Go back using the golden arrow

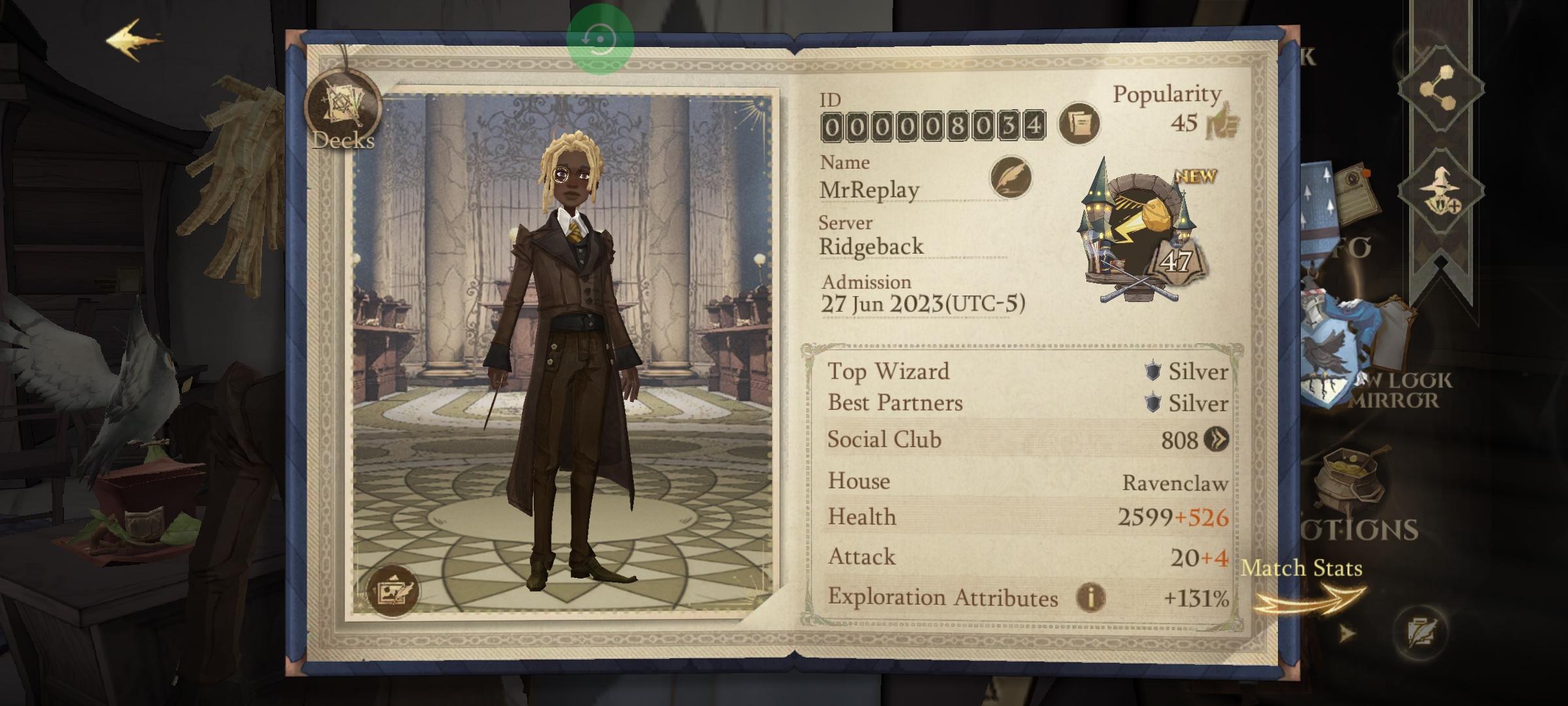(x=134, y=41)
